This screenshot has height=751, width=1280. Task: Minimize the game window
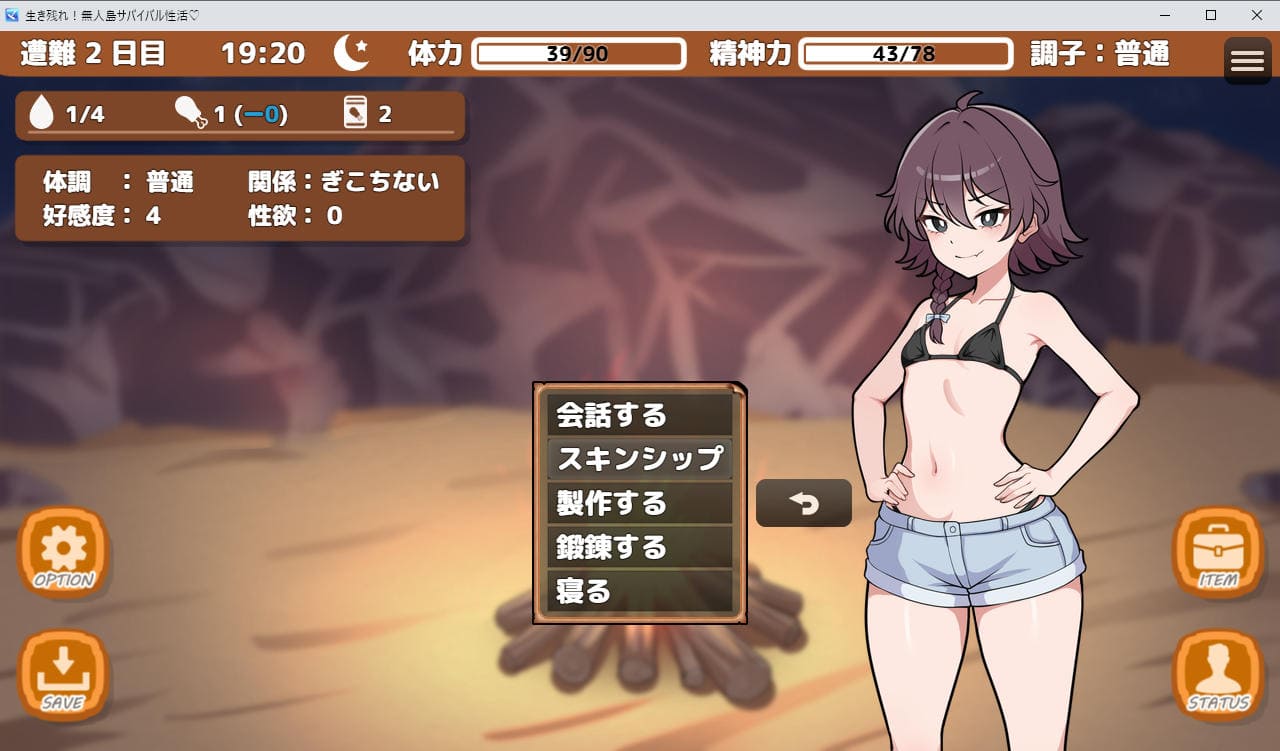point(1165,15)
